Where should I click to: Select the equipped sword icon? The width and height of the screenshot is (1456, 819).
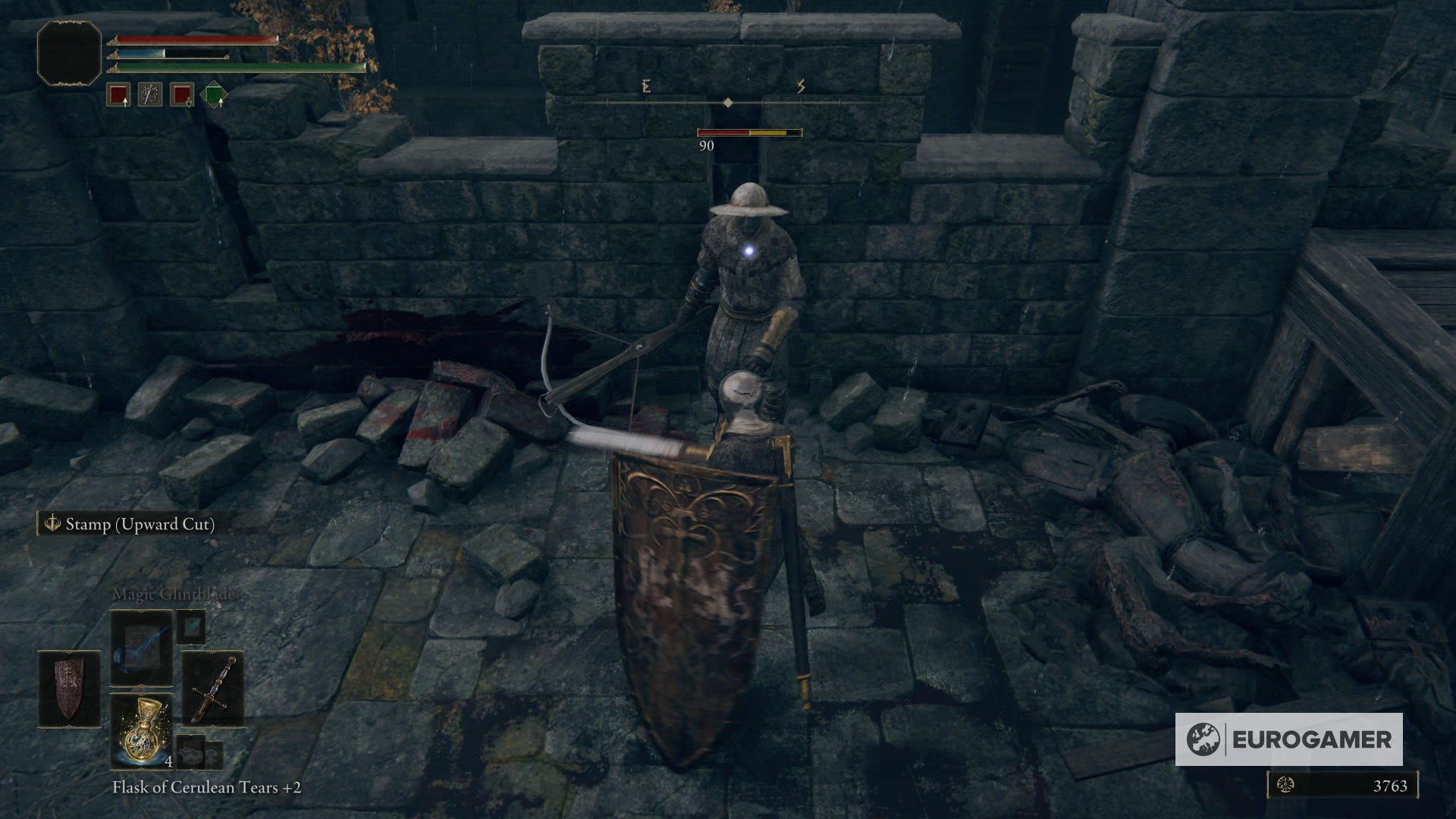[213, 688]
